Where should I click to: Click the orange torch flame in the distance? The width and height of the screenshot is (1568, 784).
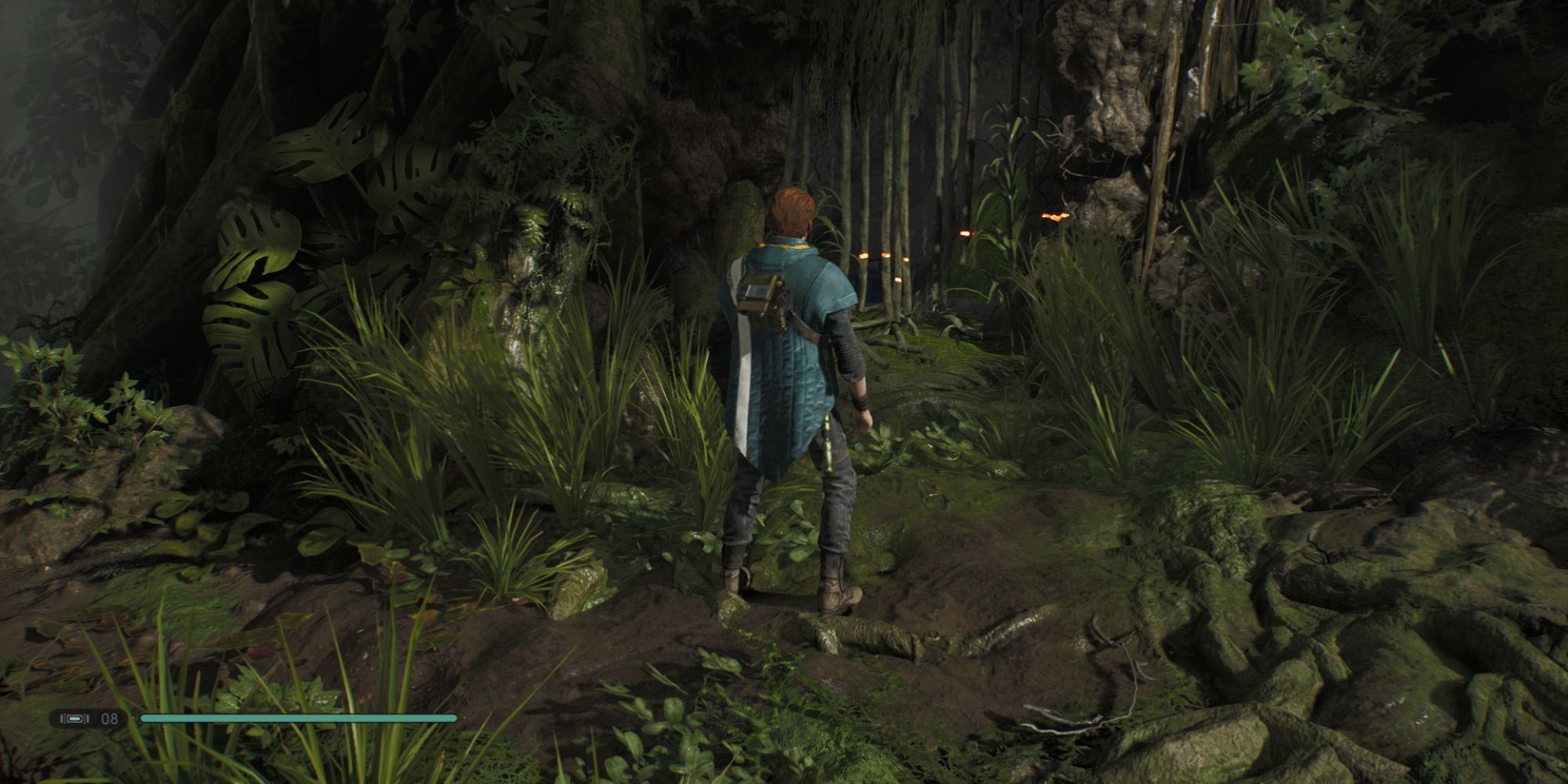(x=1054, y=217)
